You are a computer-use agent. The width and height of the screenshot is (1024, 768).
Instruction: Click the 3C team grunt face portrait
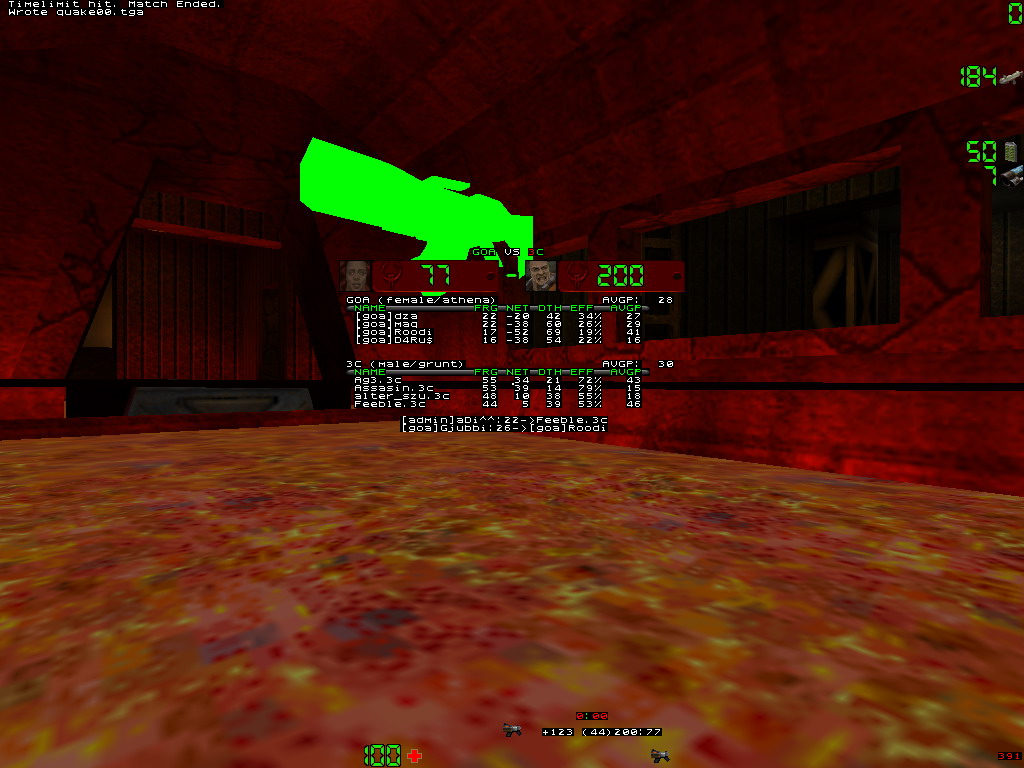click(x=541, y=276)
